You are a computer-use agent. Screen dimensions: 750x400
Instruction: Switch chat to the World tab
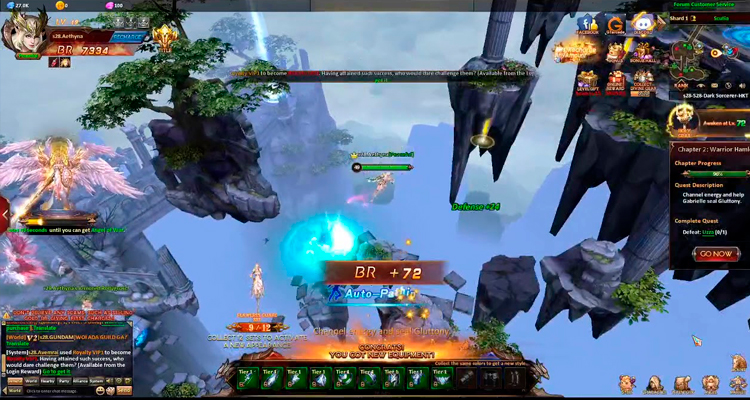point(31,381)
